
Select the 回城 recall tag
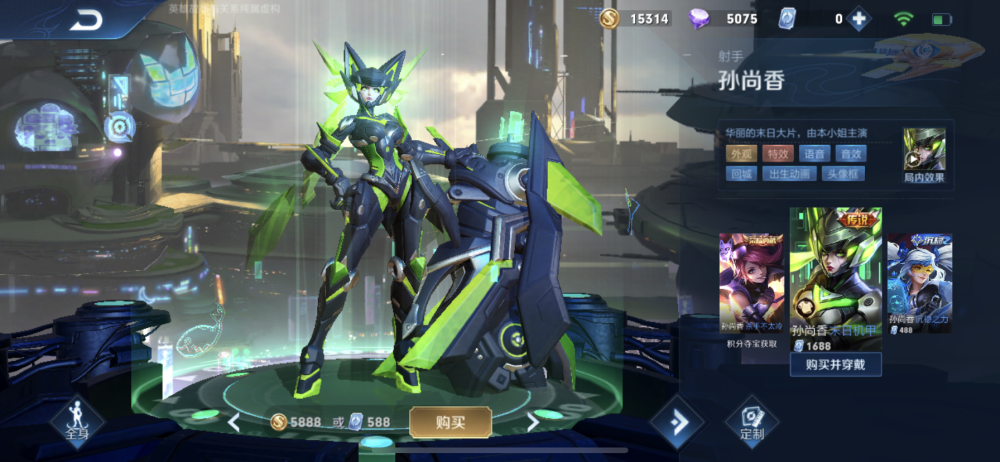[741, 173]
